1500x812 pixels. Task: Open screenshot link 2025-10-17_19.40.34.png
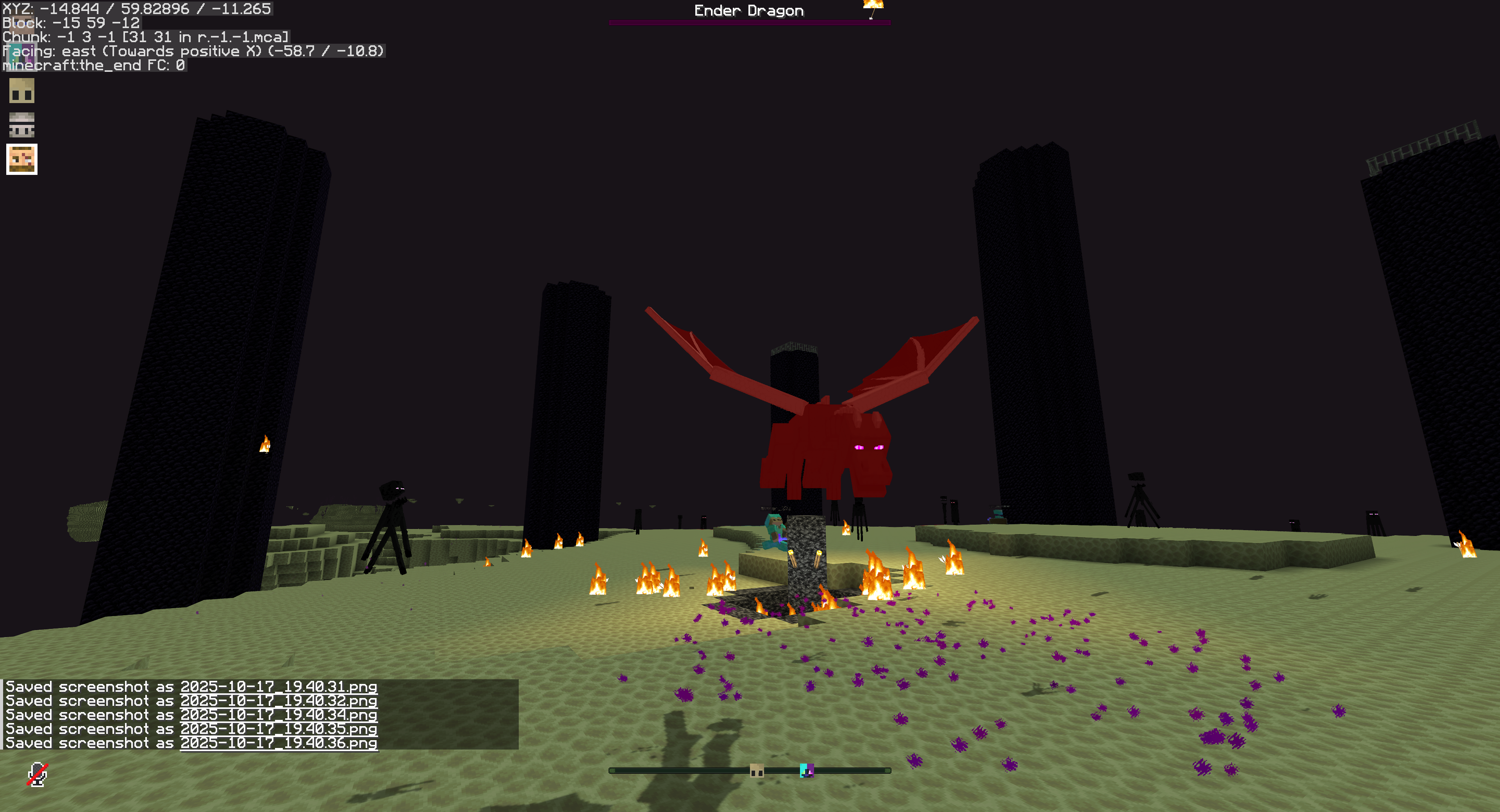point(279,715)
